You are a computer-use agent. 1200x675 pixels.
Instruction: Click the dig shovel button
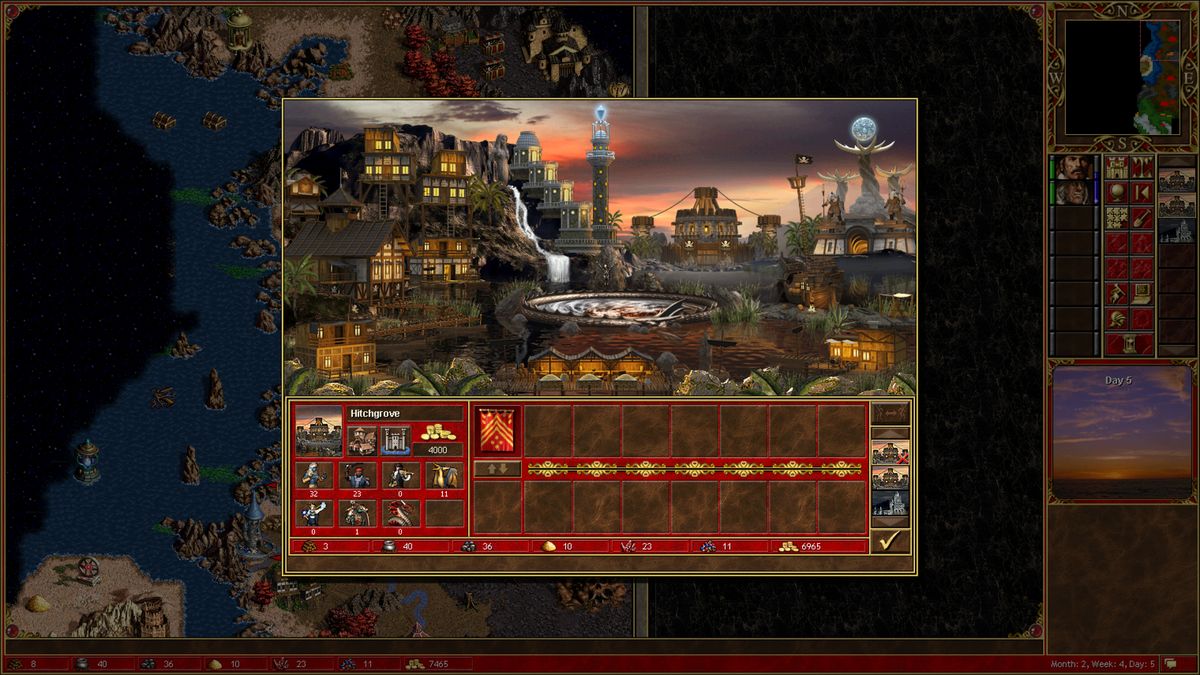click(1141, 218)
